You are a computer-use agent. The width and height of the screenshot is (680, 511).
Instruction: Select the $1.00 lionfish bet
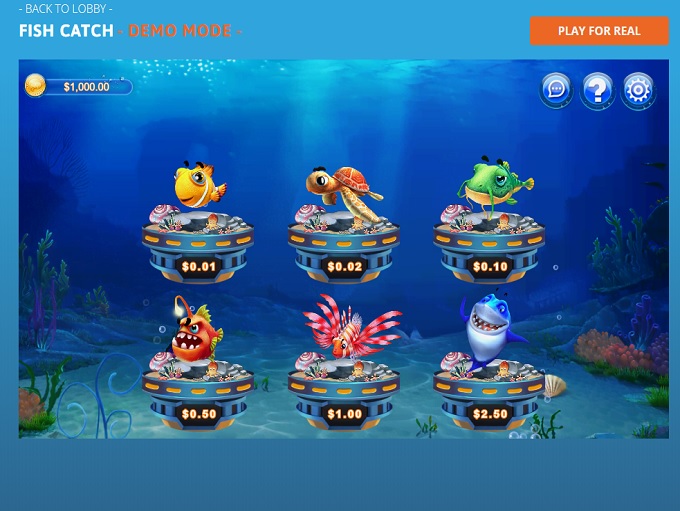click(x=344, y=387)
